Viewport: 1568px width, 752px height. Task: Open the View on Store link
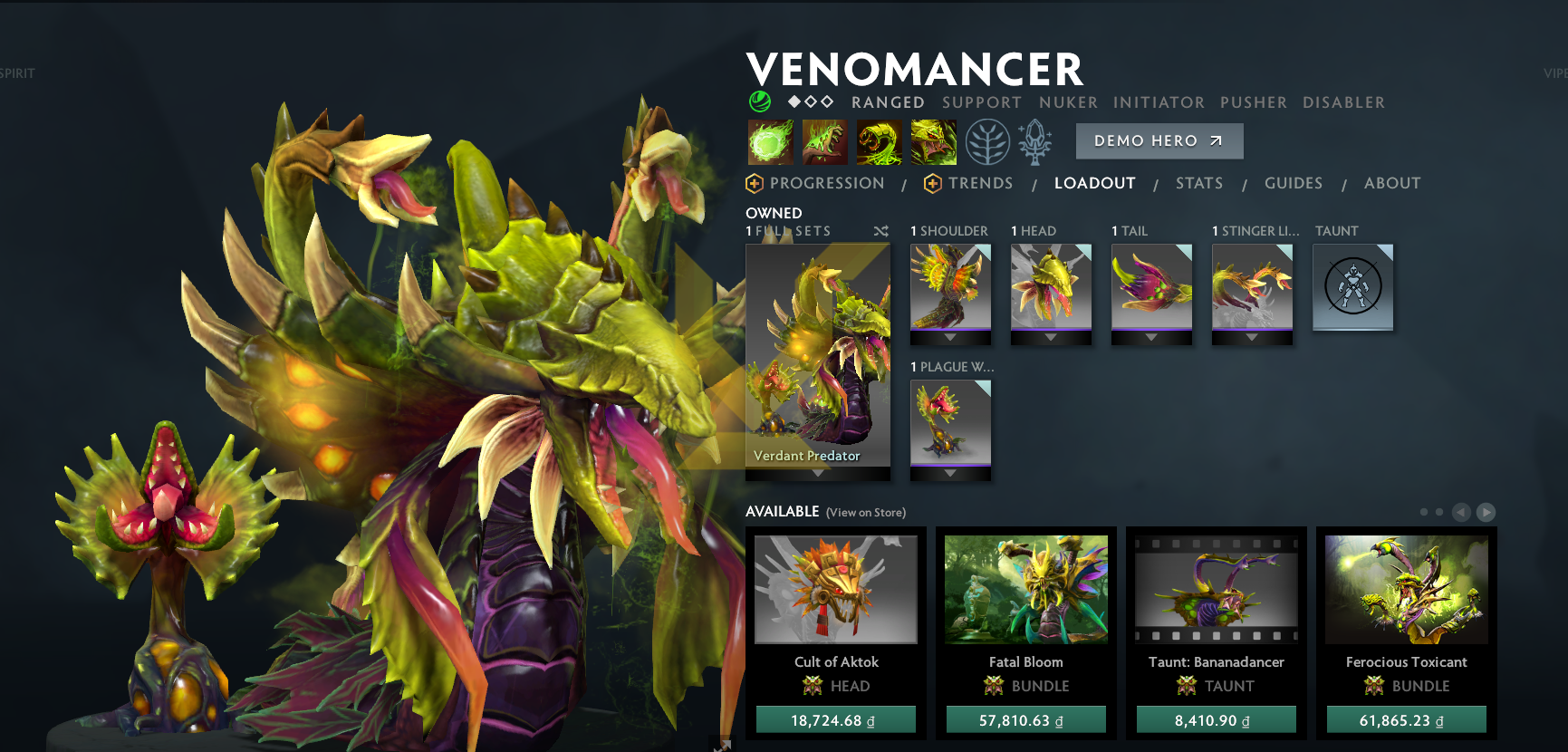click(x=865, y=512)
